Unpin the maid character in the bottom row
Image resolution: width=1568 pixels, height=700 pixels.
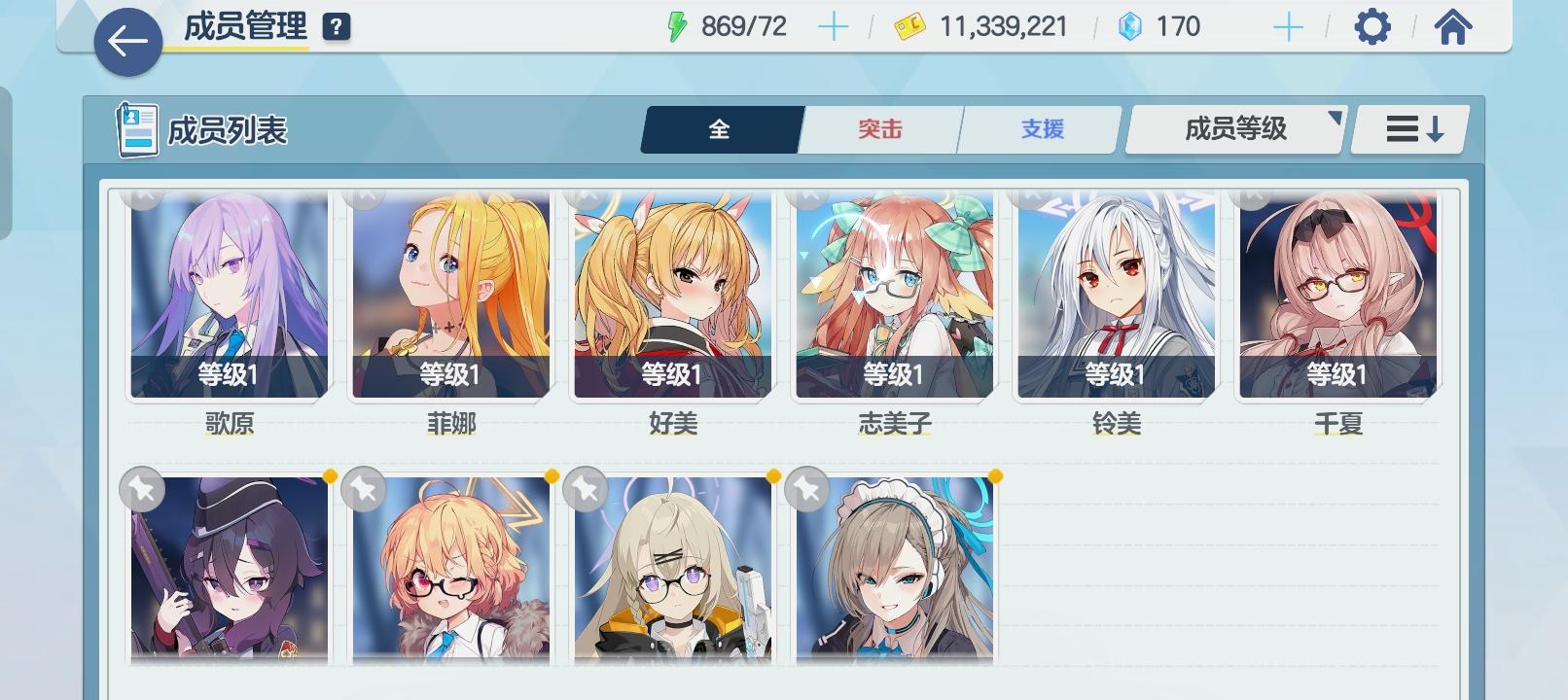coord(805,490)
